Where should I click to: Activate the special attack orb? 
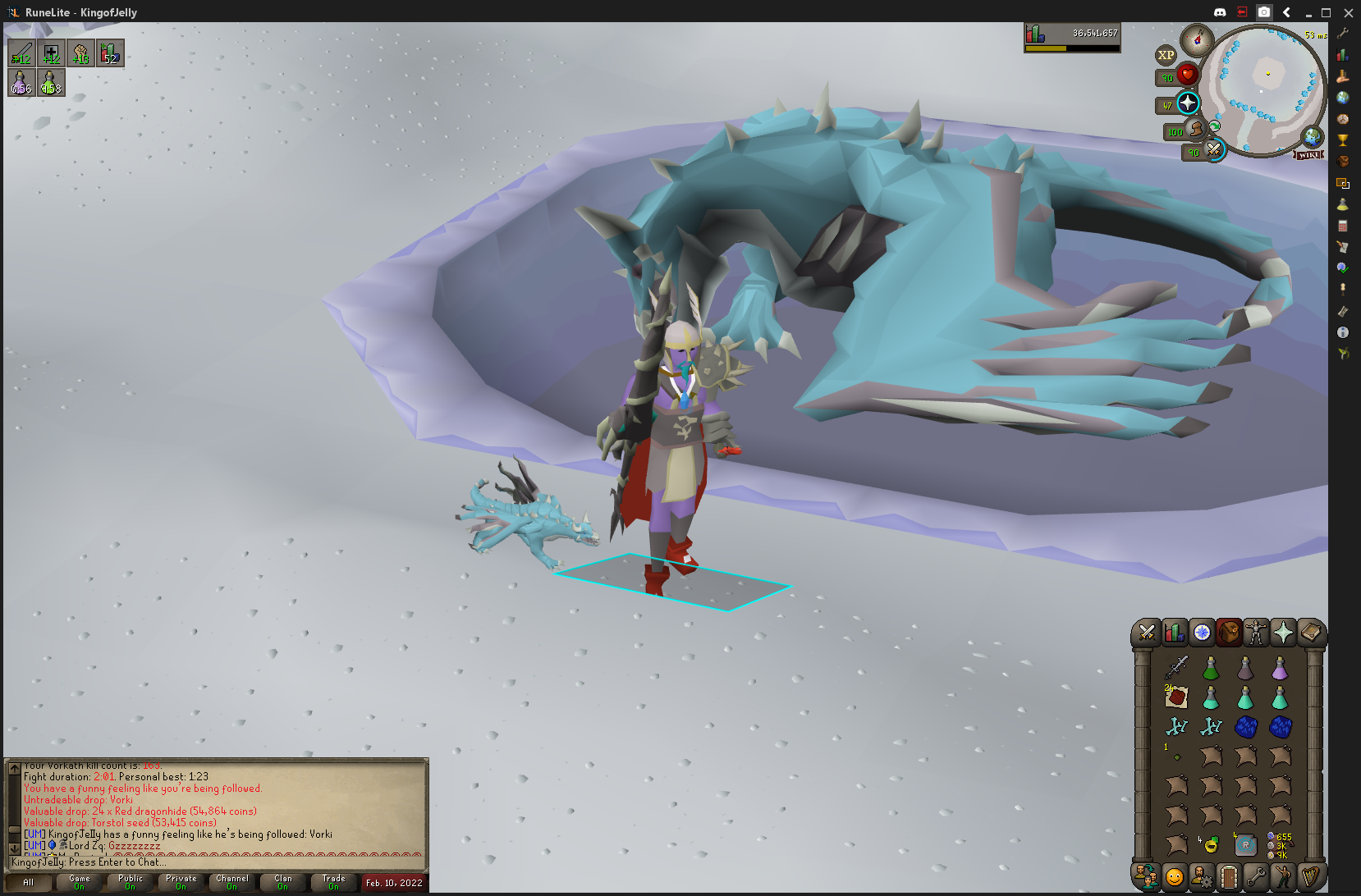[1213, 149]
